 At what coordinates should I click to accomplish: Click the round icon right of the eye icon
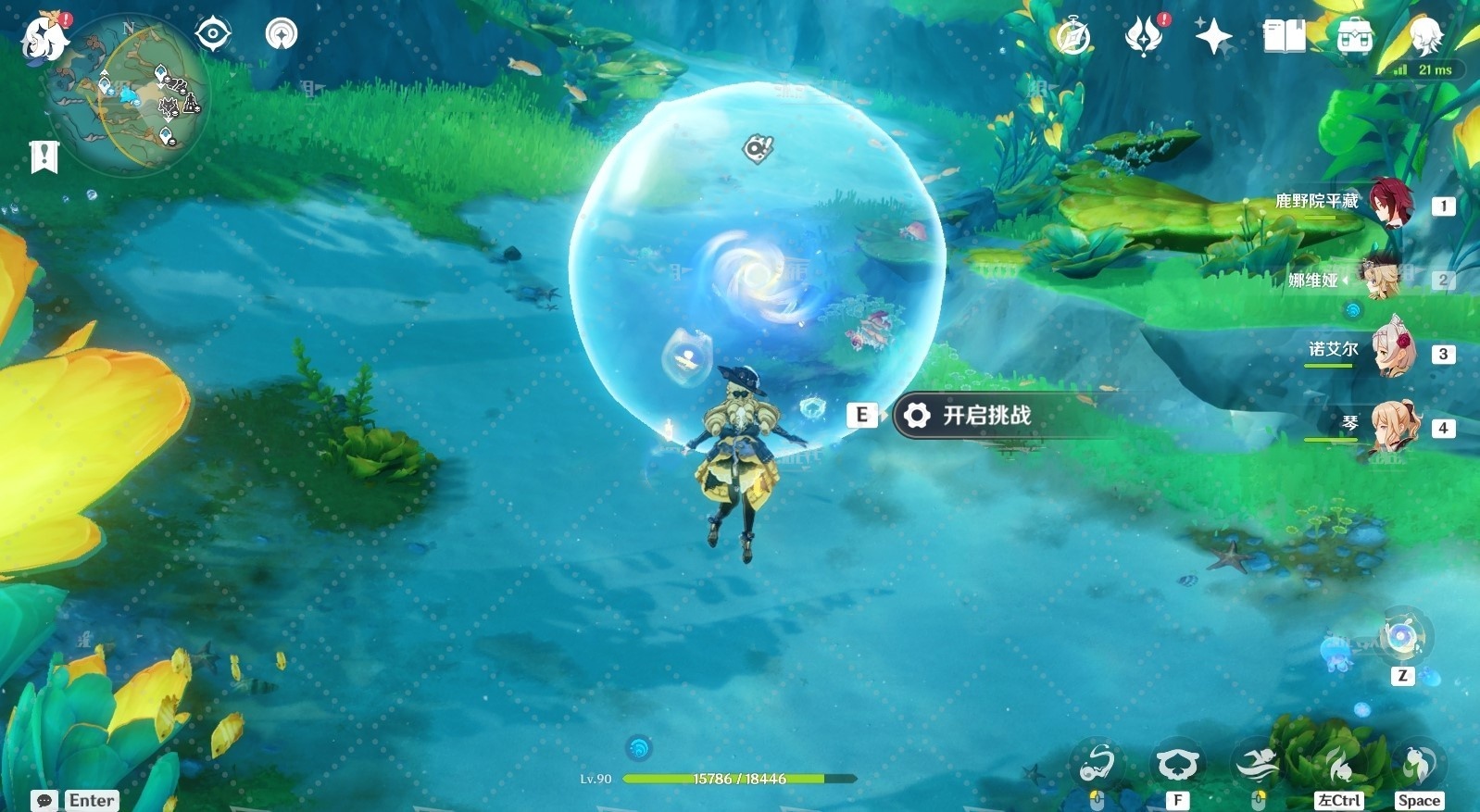pyautogui.click(x=282, y=35)
